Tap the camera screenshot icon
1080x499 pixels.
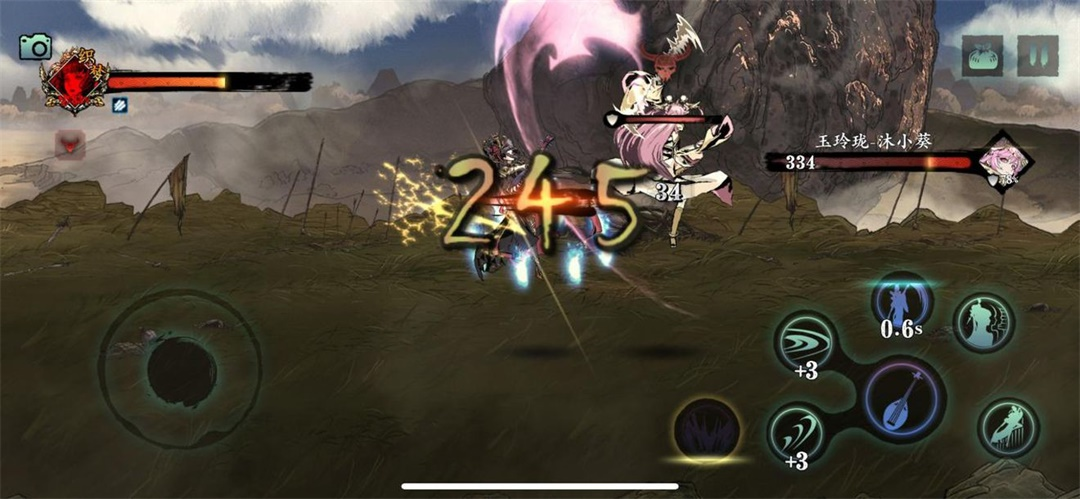click(35, 46)
